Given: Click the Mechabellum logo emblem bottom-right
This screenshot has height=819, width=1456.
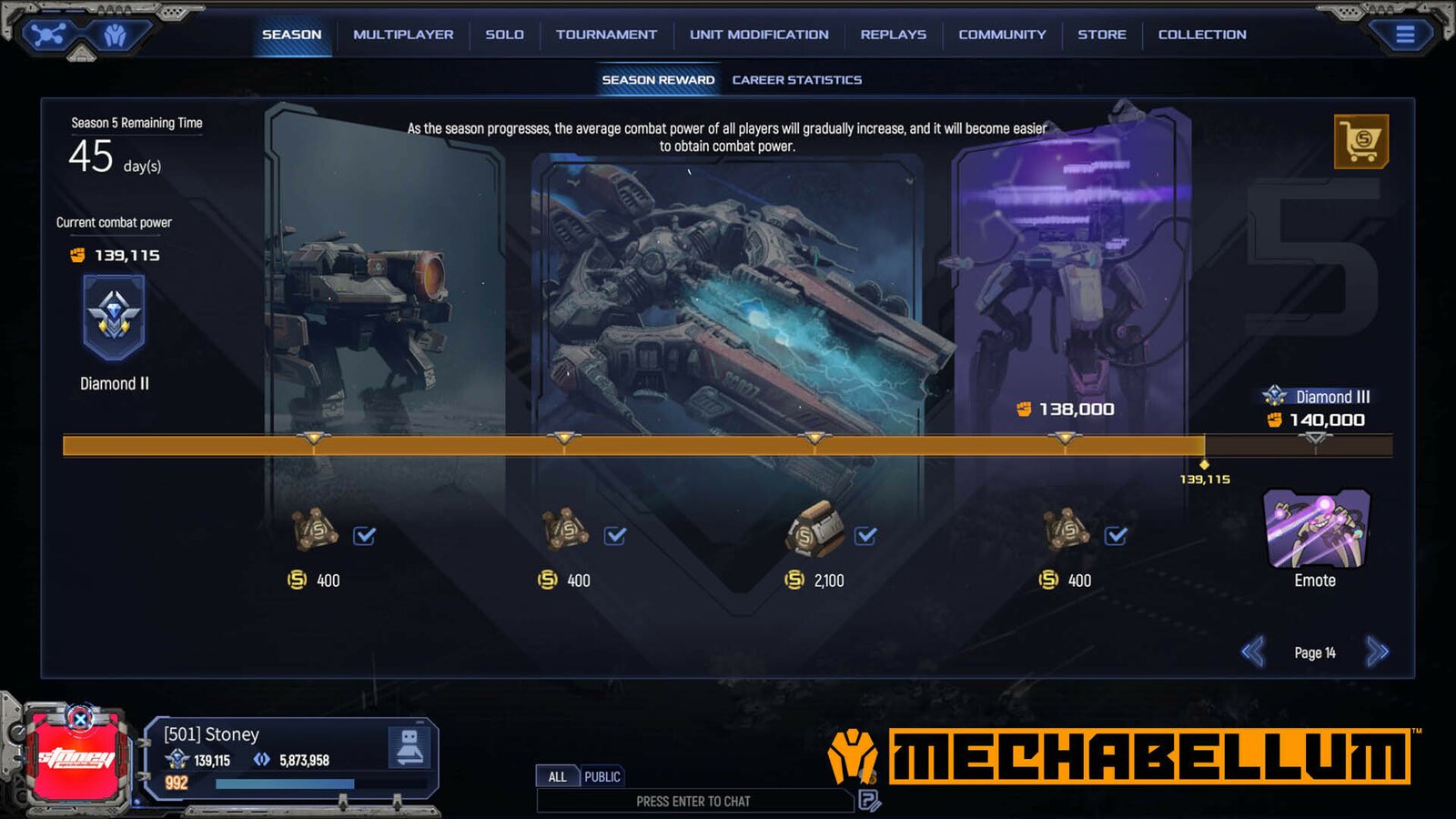Looking at the screenshot, I should 854,755.
